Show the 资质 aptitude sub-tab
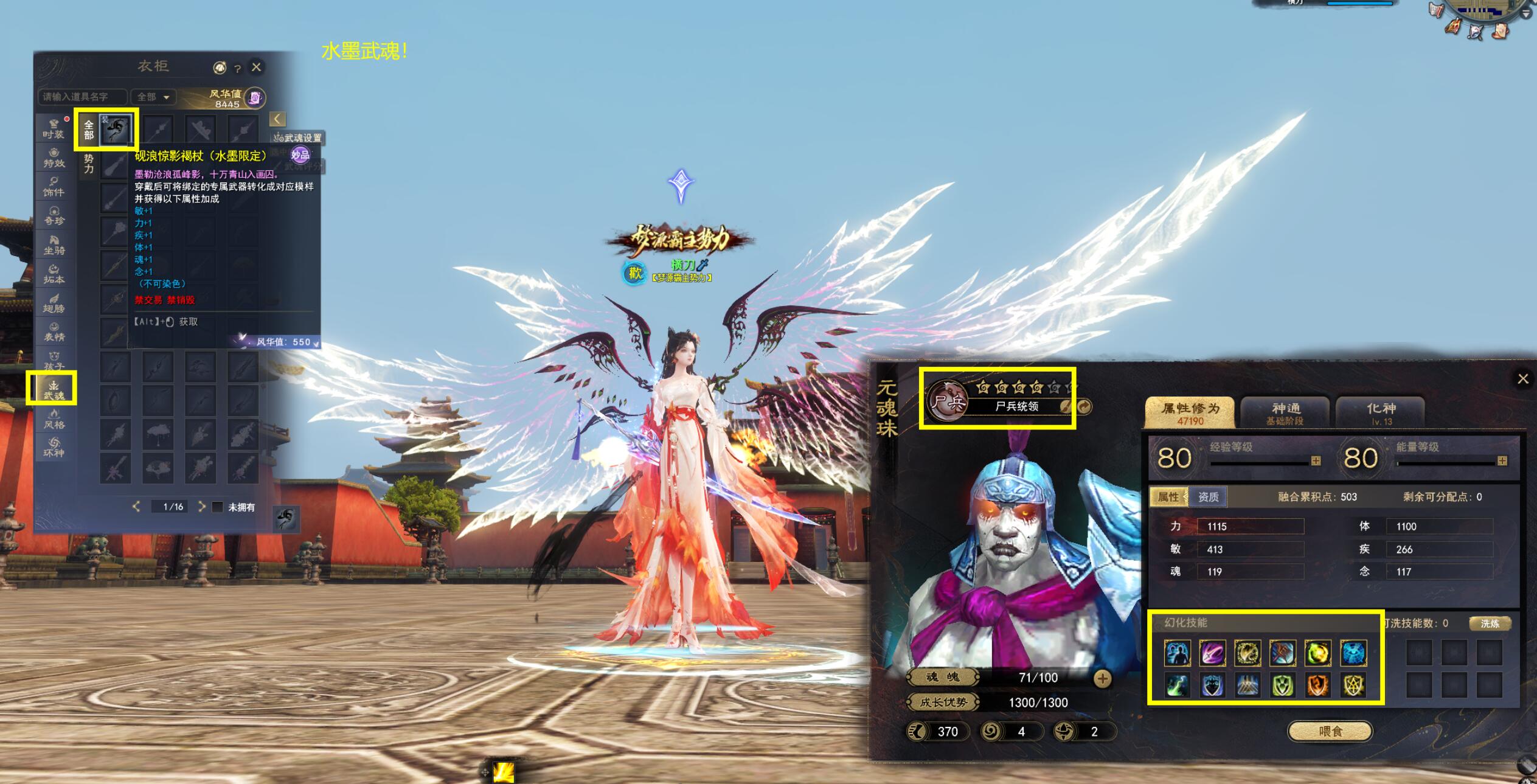1537x784 pixels. click(1208, 497)
